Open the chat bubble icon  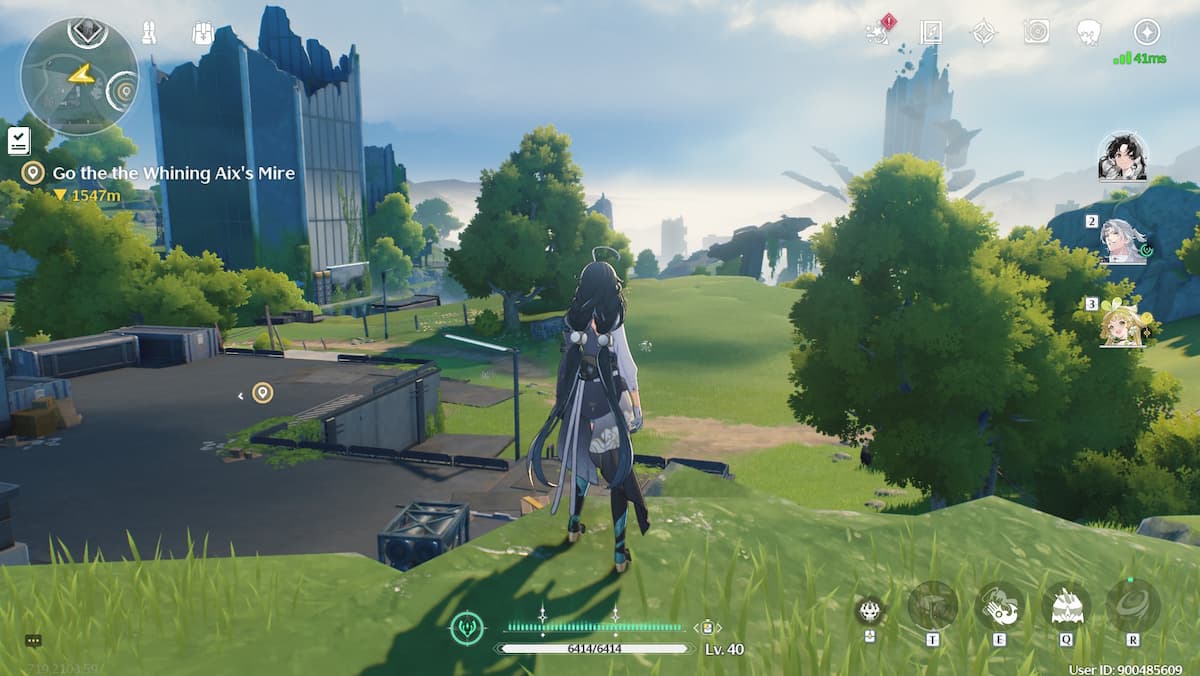coord(33,641)
